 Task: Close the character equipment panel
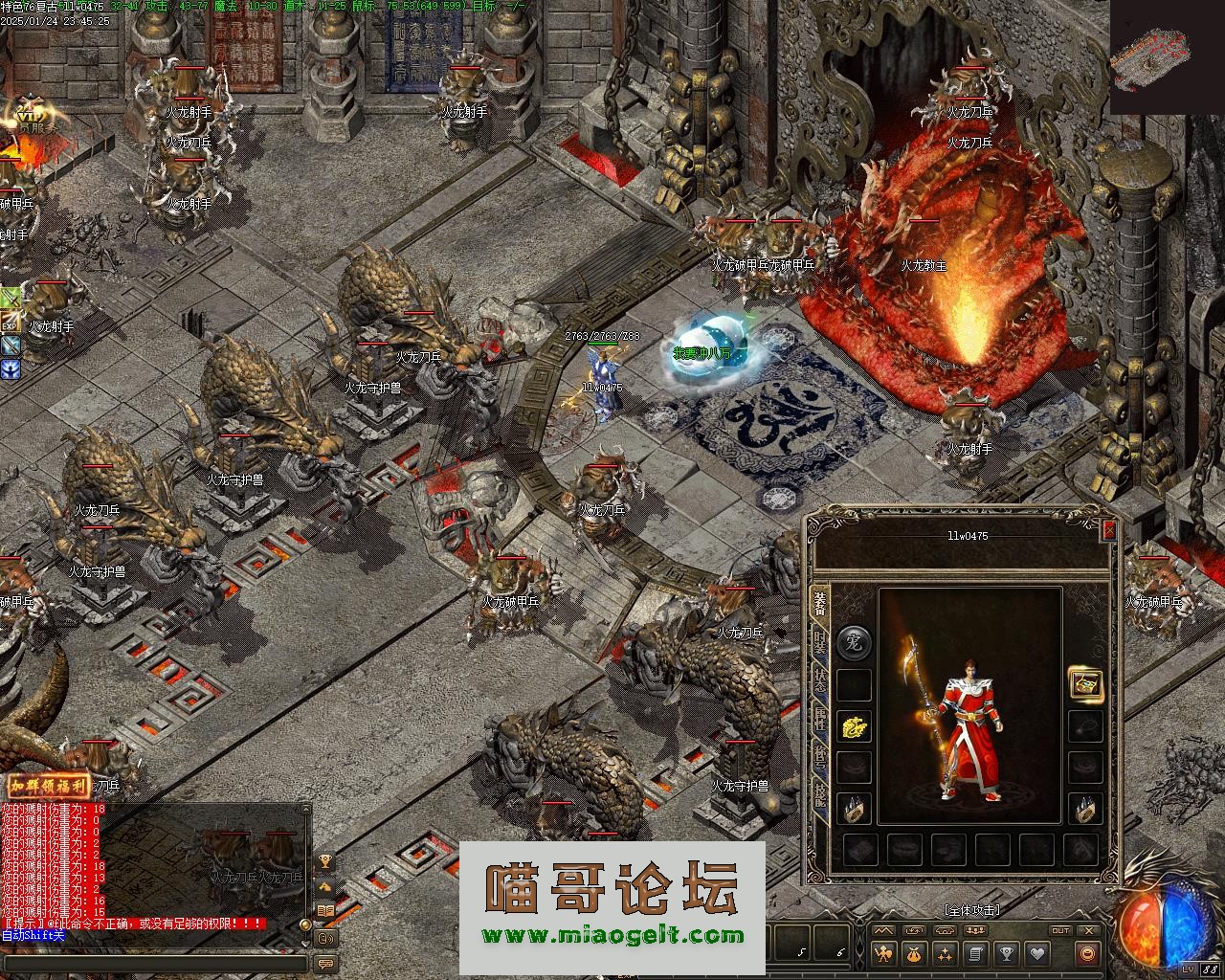click(1109, 529)
